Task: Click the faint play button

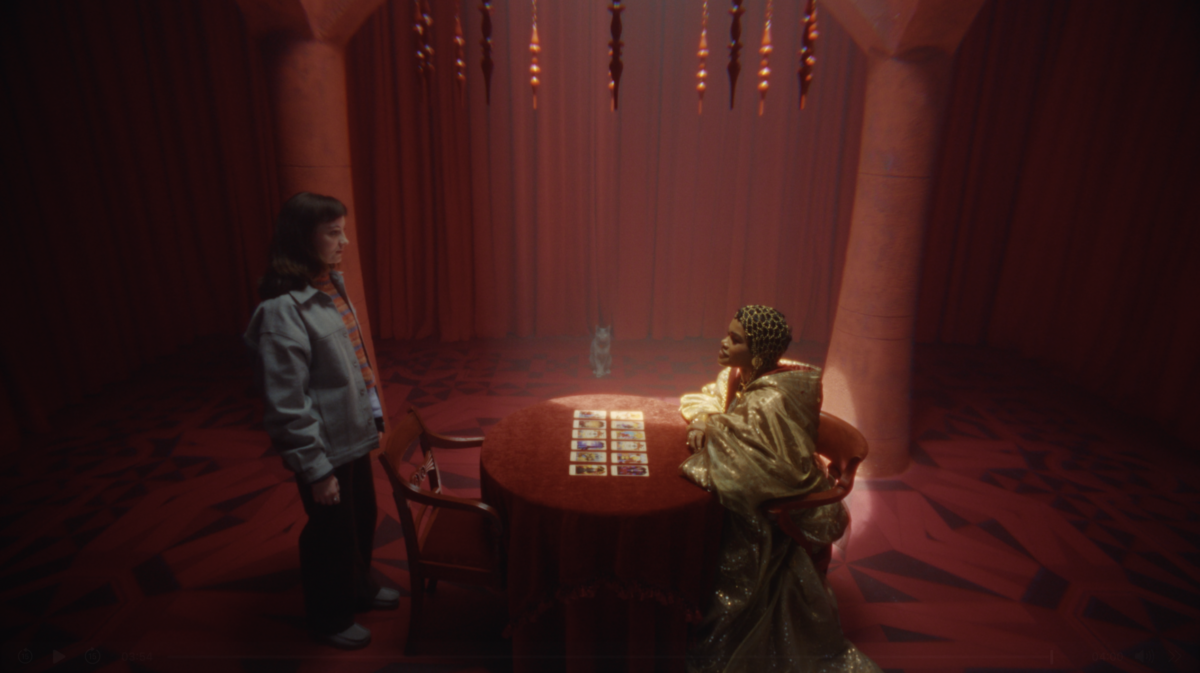Action: 59,657
